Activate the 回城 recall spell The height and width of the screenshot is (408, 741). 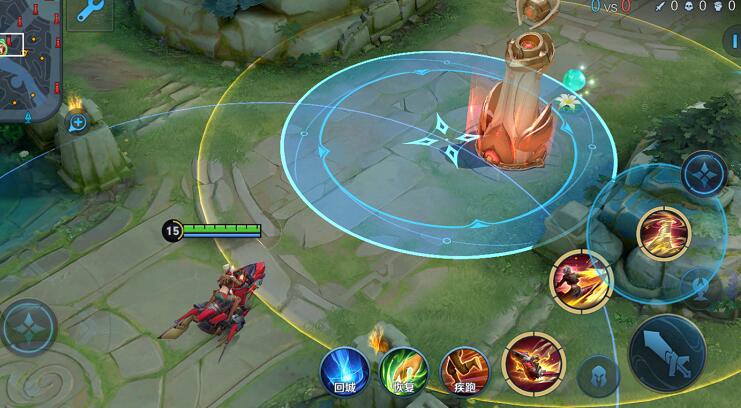coord(344,372)
